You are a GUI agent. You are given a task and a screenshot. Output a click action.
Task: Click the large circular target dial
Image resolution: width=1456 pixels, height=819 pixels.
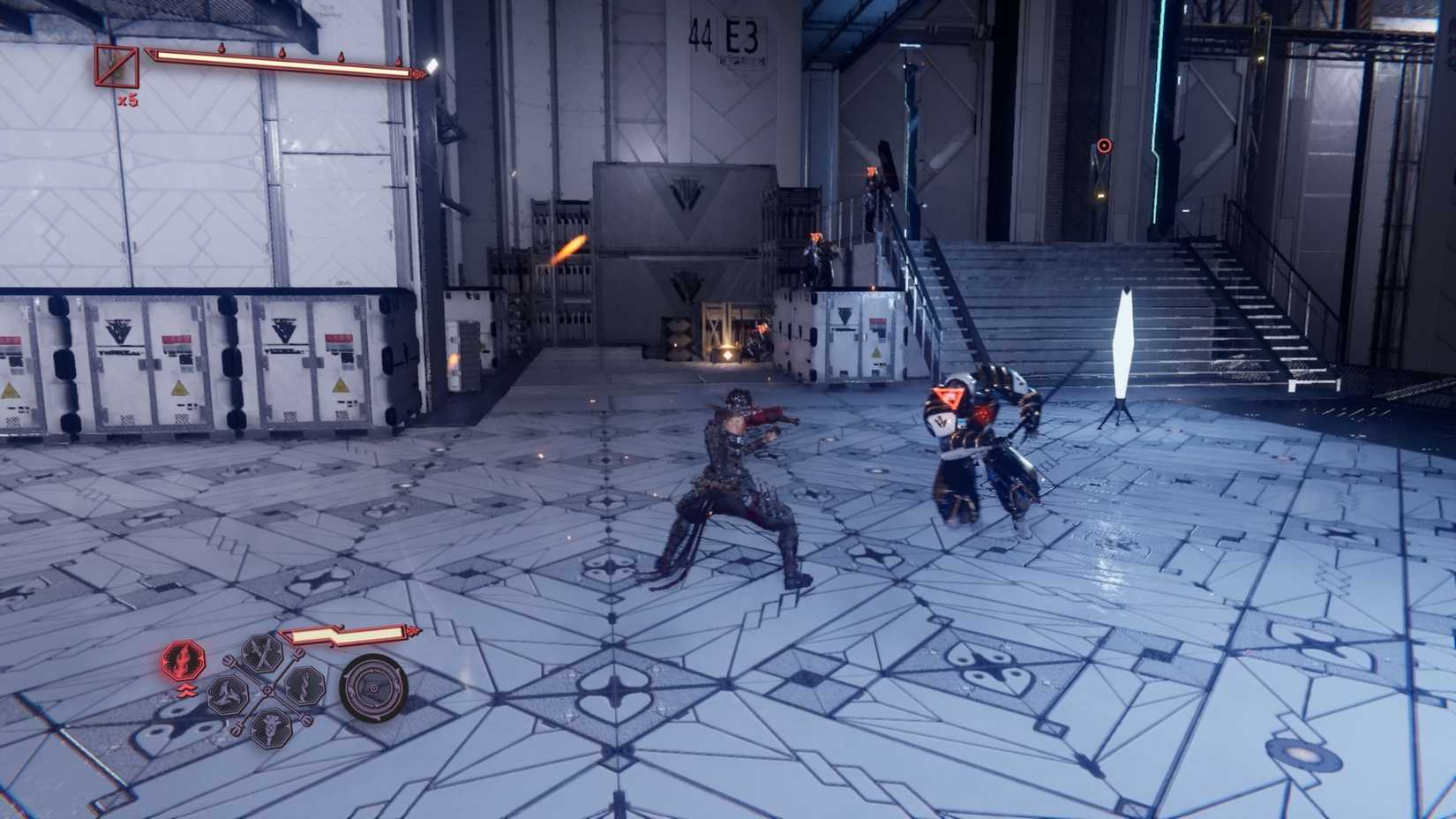pos(374,688)
